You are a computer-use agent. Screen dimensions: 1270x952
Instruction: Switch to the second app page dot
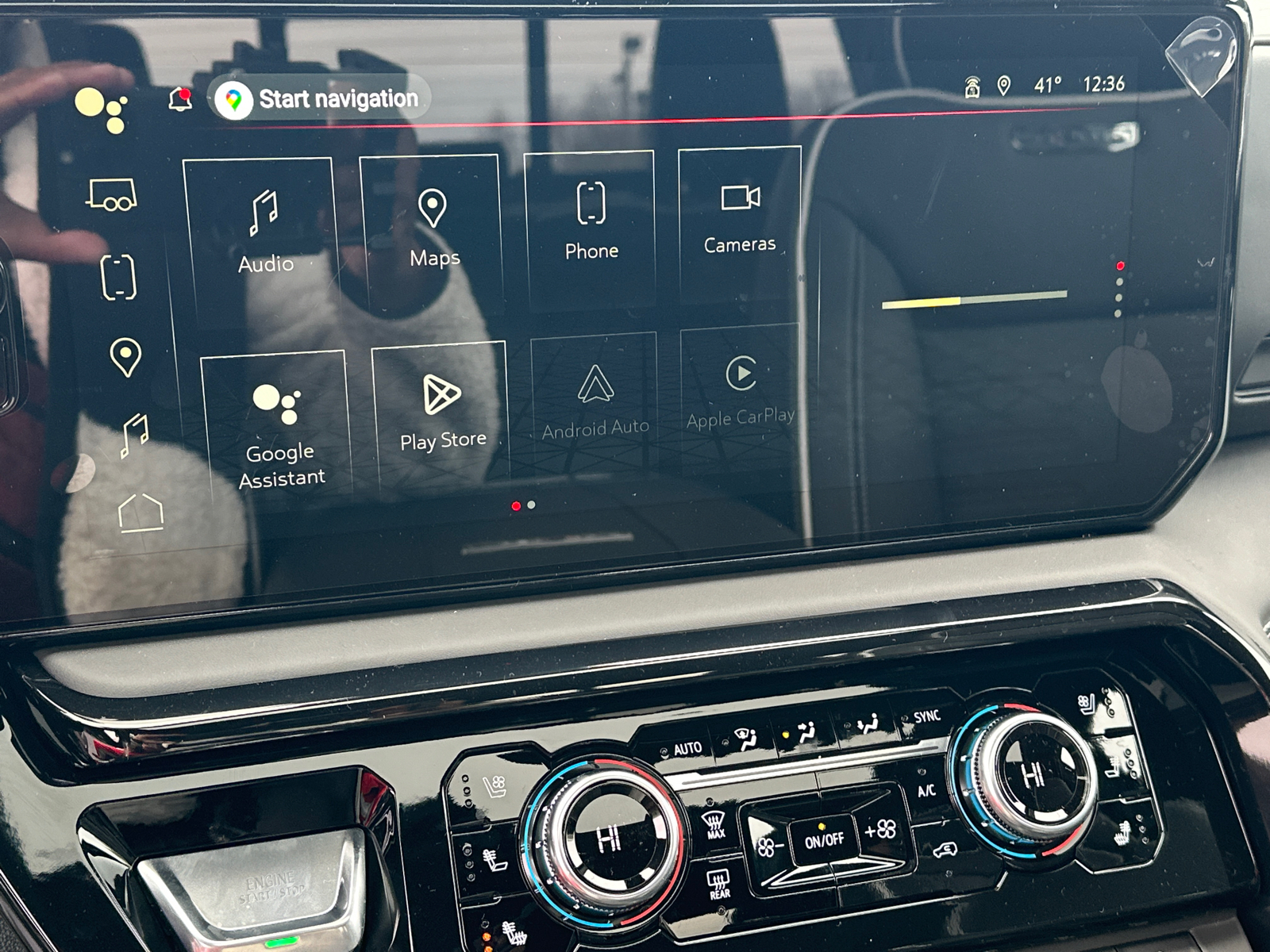pos(531,505)
